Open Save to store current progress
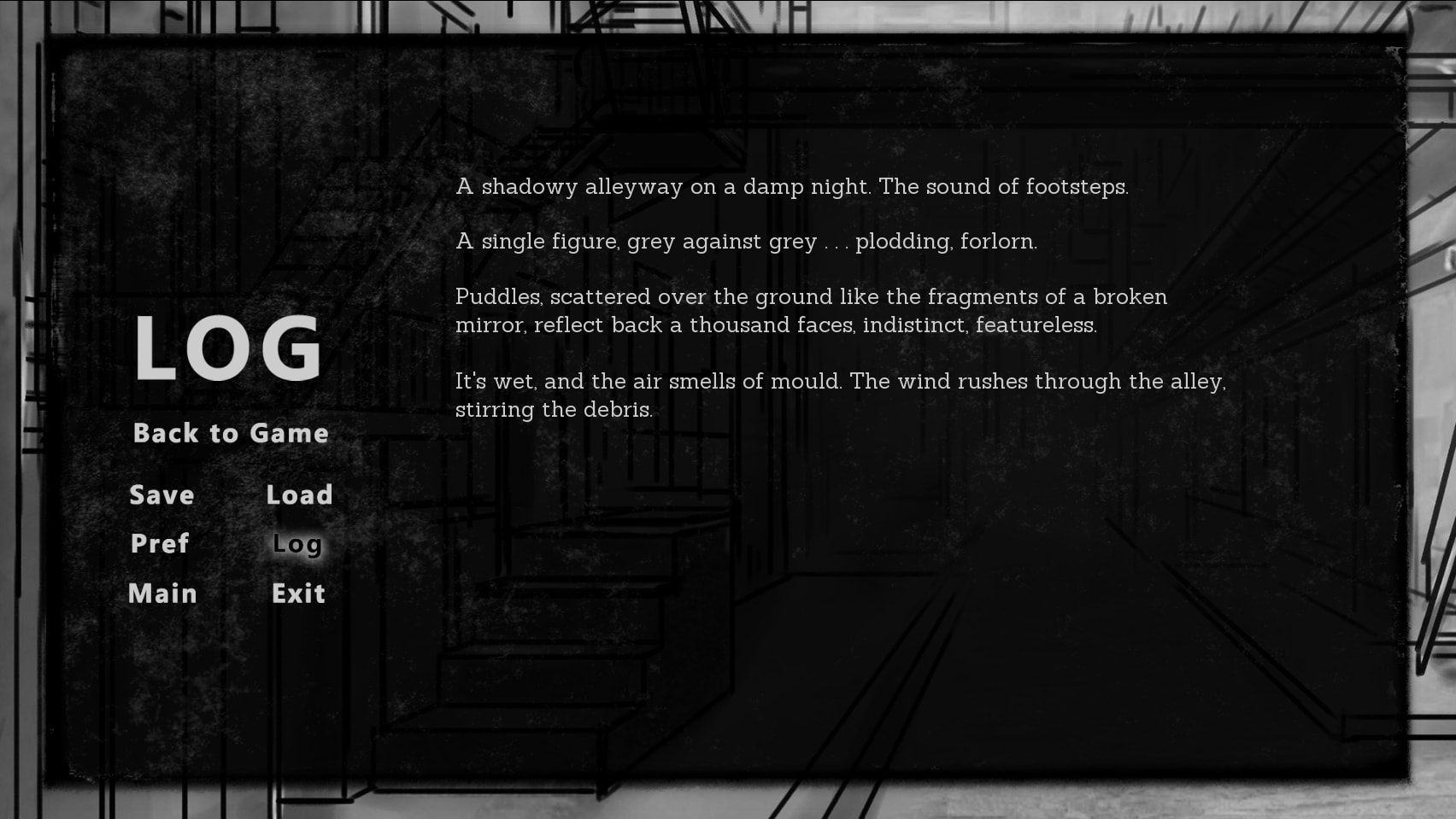Screen dimensions: 1456x819 161,494
